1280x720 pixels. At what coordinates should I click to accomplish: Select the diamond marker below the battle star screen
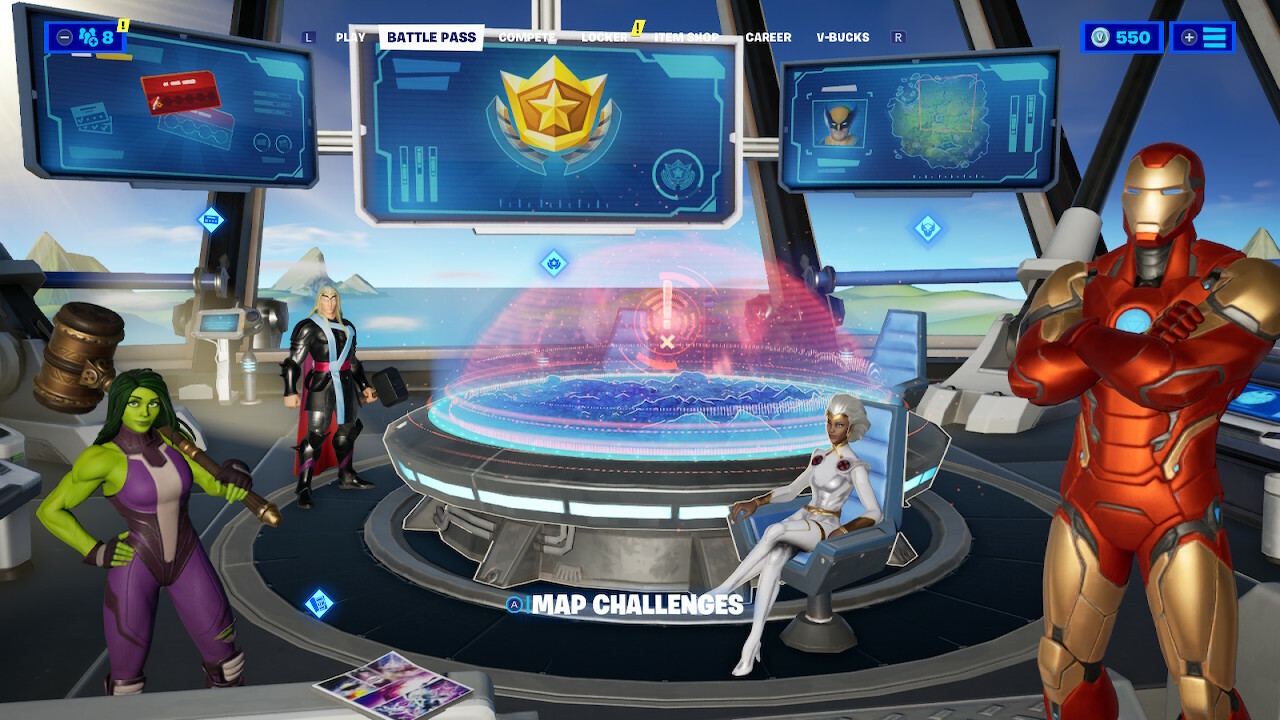(x=553, y=263)
